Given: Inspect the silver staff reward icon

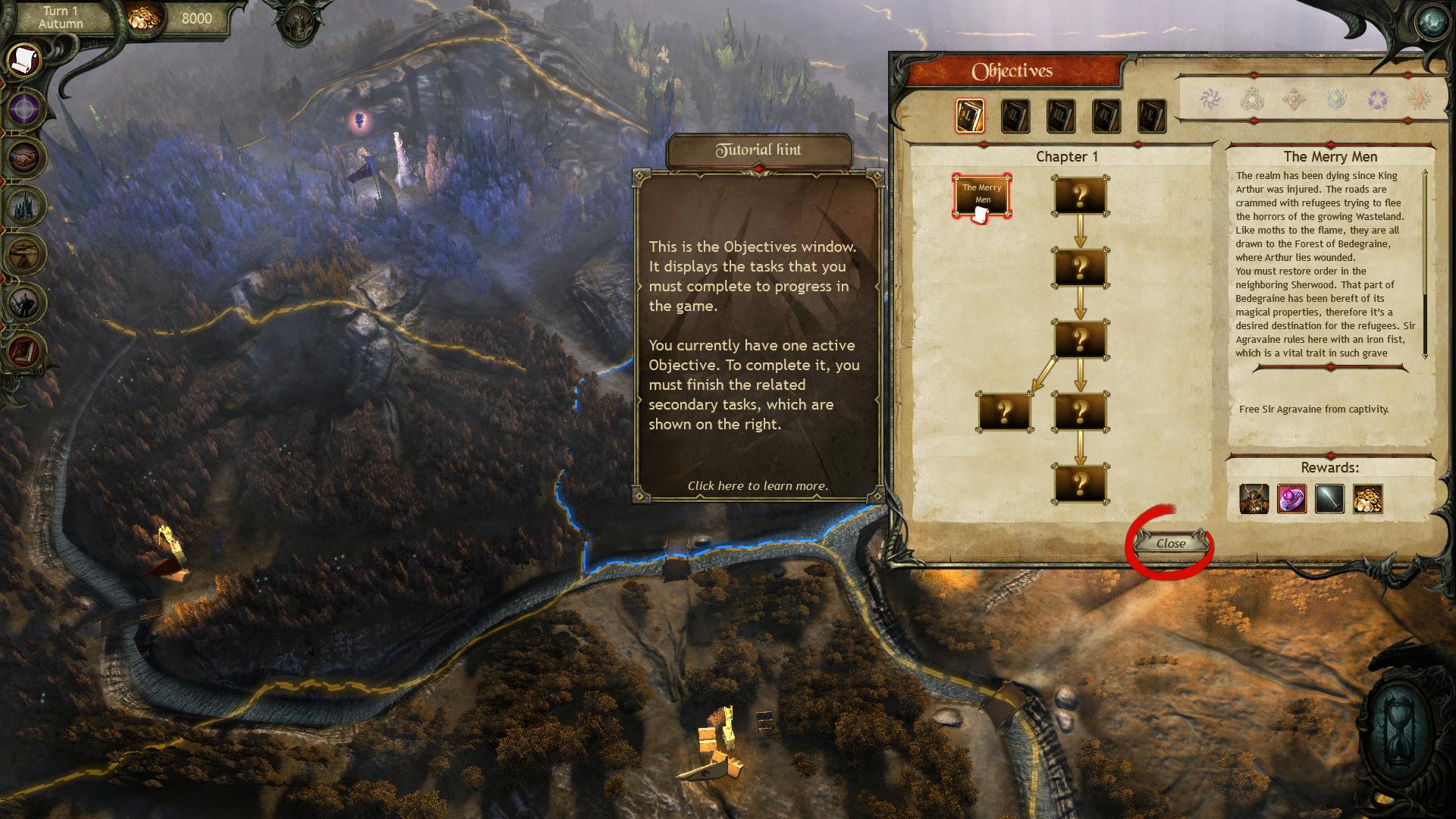Looking at the screenshot, I should 1329,499.
